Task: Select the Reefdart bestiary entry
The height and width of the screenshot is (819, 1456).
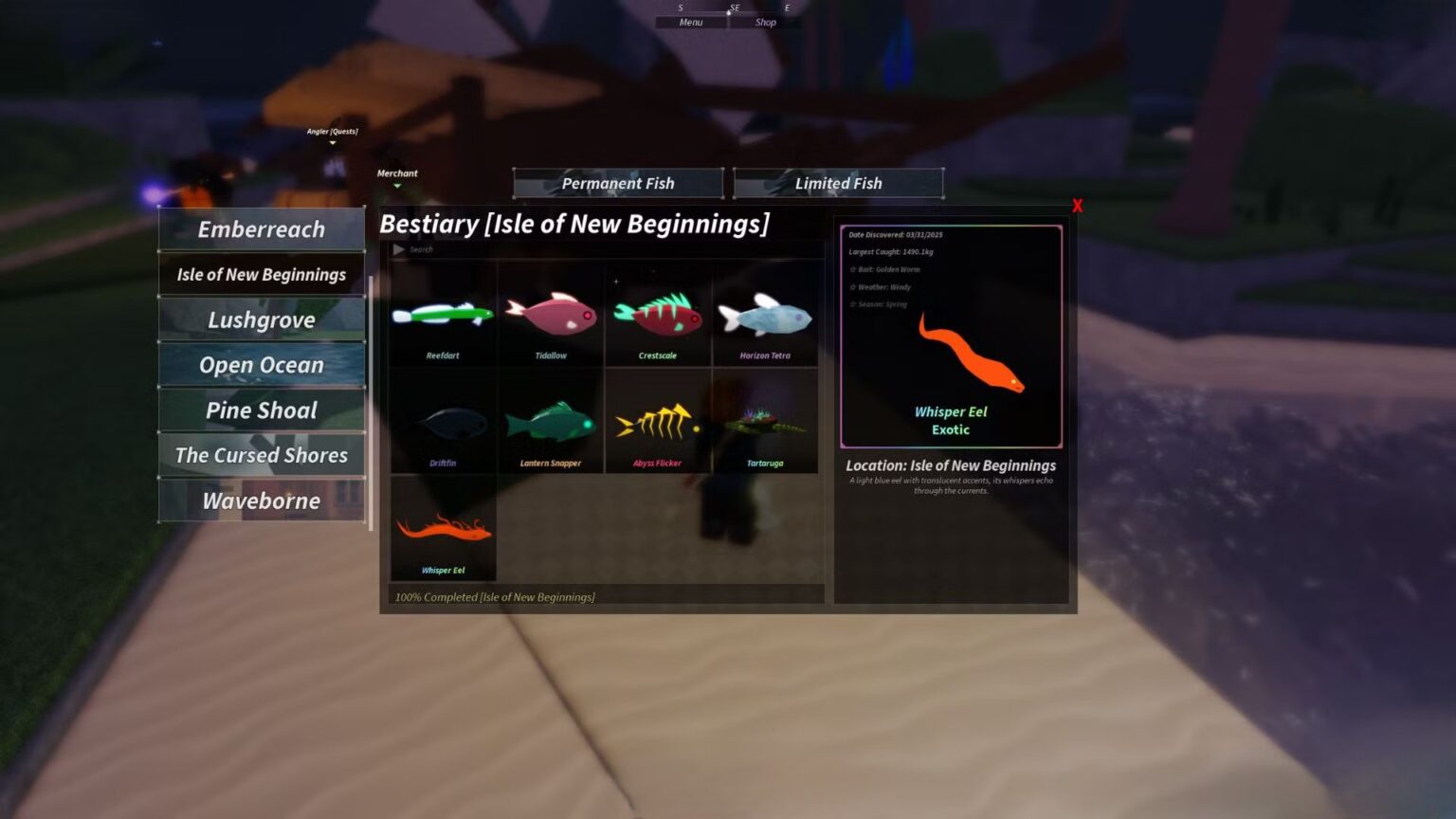Action: pyautogui.click(x=443, y=318)
